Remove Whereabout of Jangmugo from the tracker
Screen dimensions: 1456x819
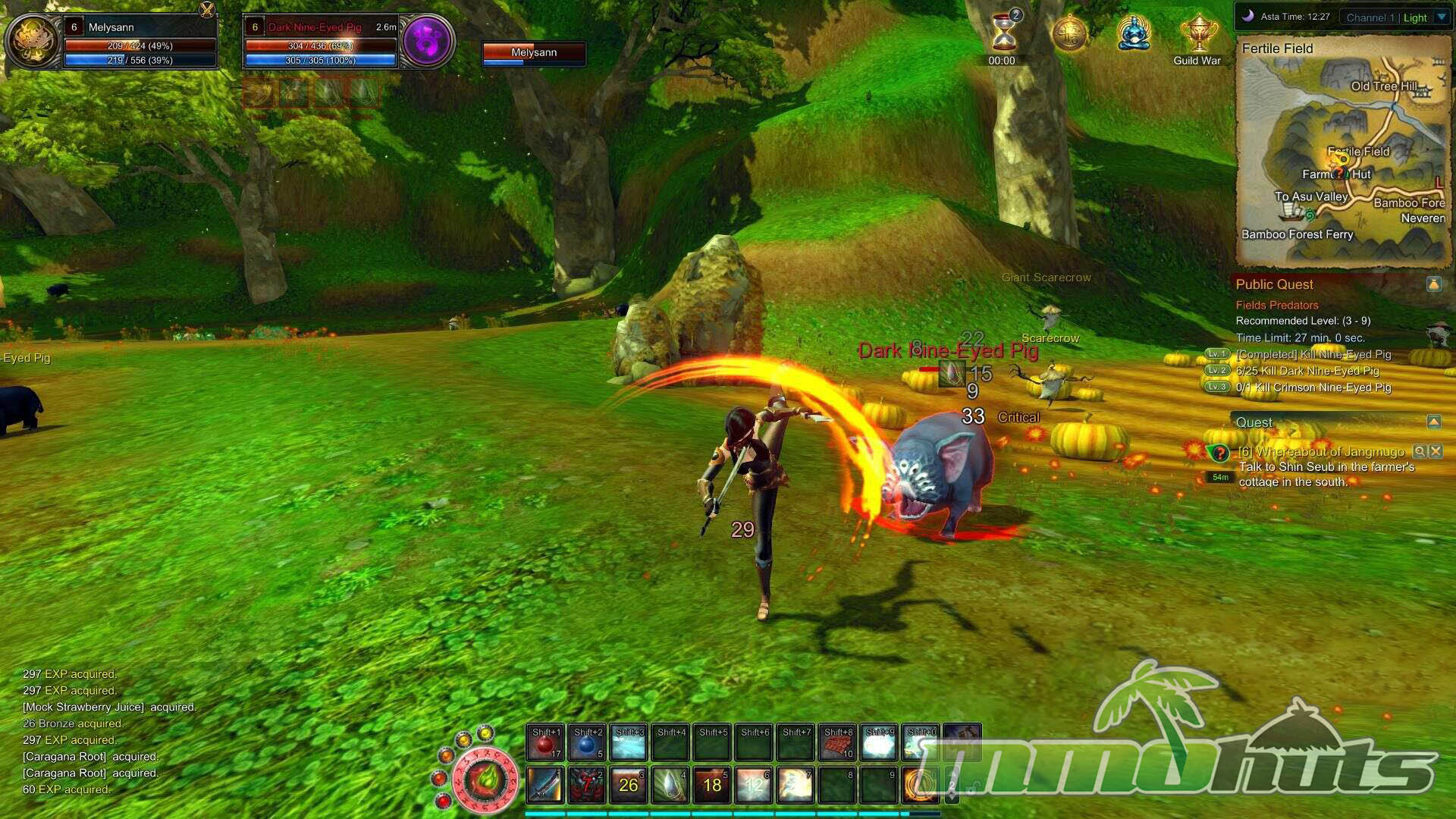[1436, 451]
